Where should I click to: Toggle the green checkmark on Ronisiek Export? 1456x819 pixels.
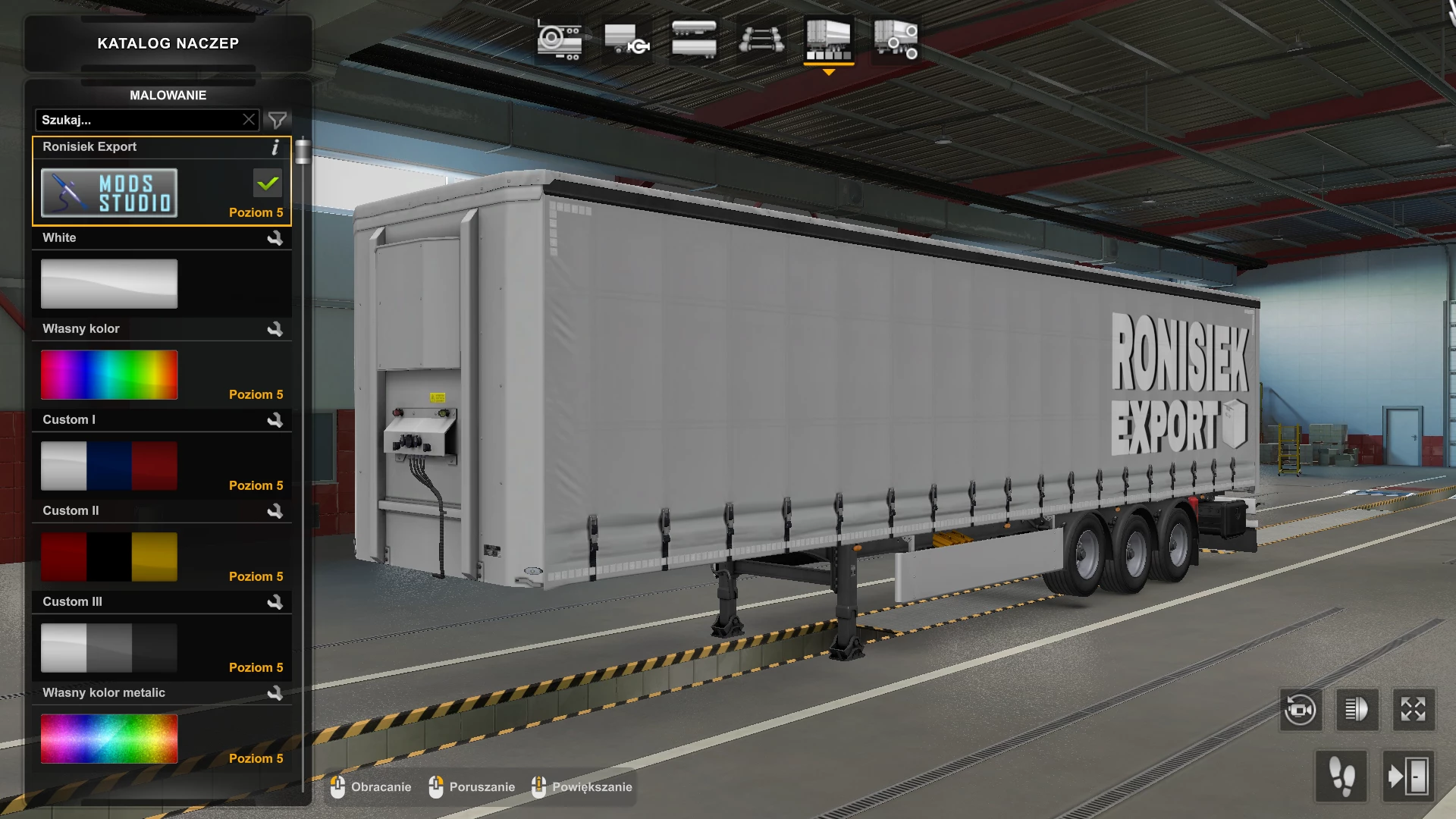pyautogui.click(x=267, y=183)
